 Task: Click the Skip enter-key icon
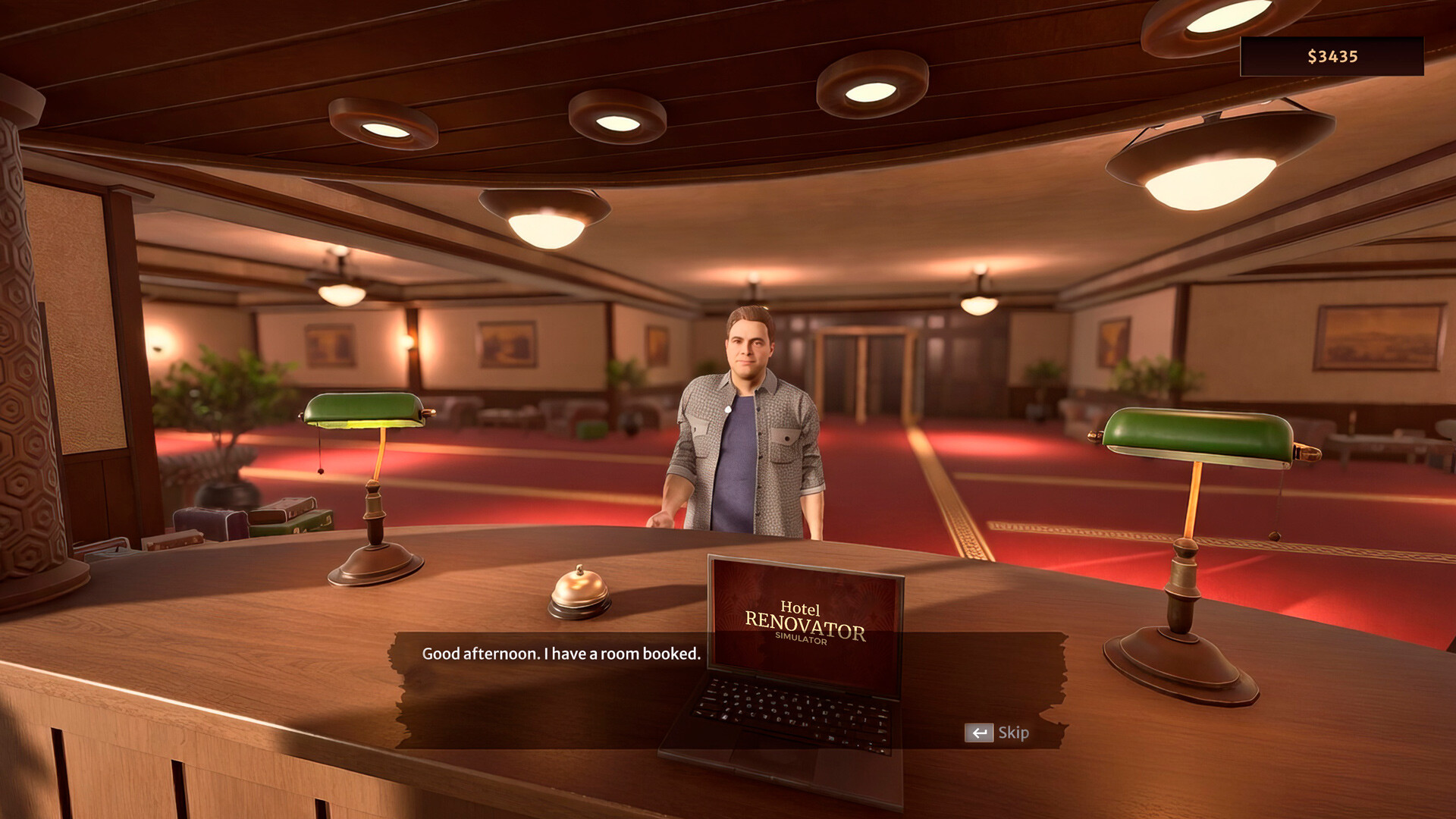click(980, 733)
